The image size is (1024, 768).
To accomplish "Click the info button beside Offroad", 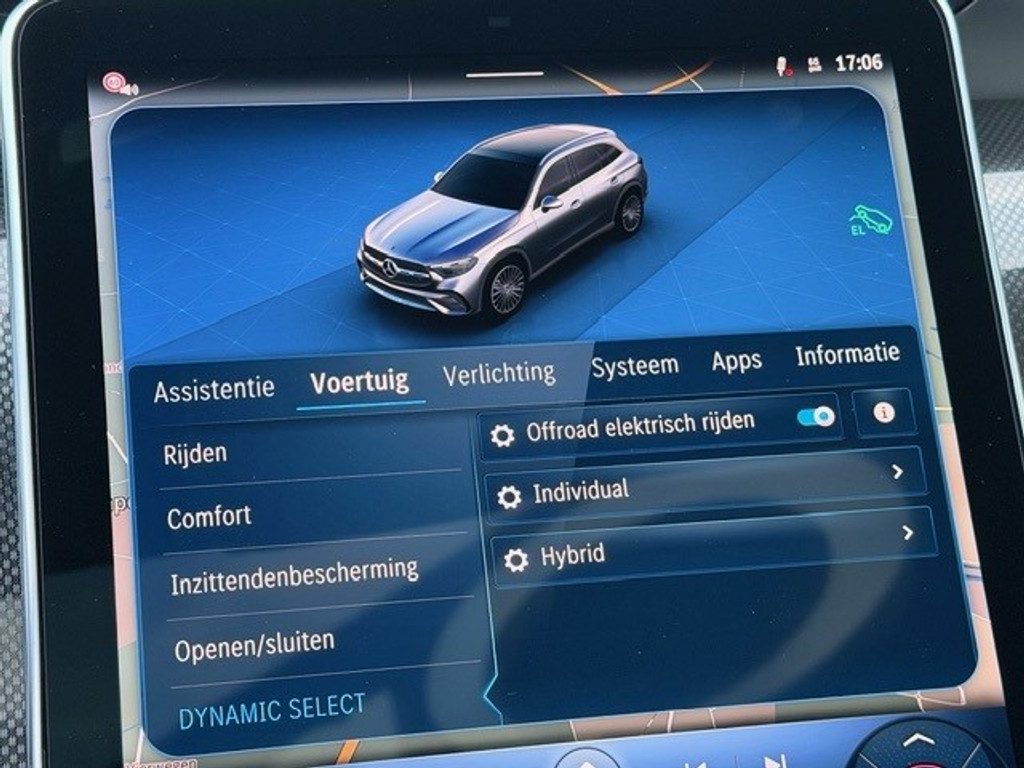I will tap(884, 412).
